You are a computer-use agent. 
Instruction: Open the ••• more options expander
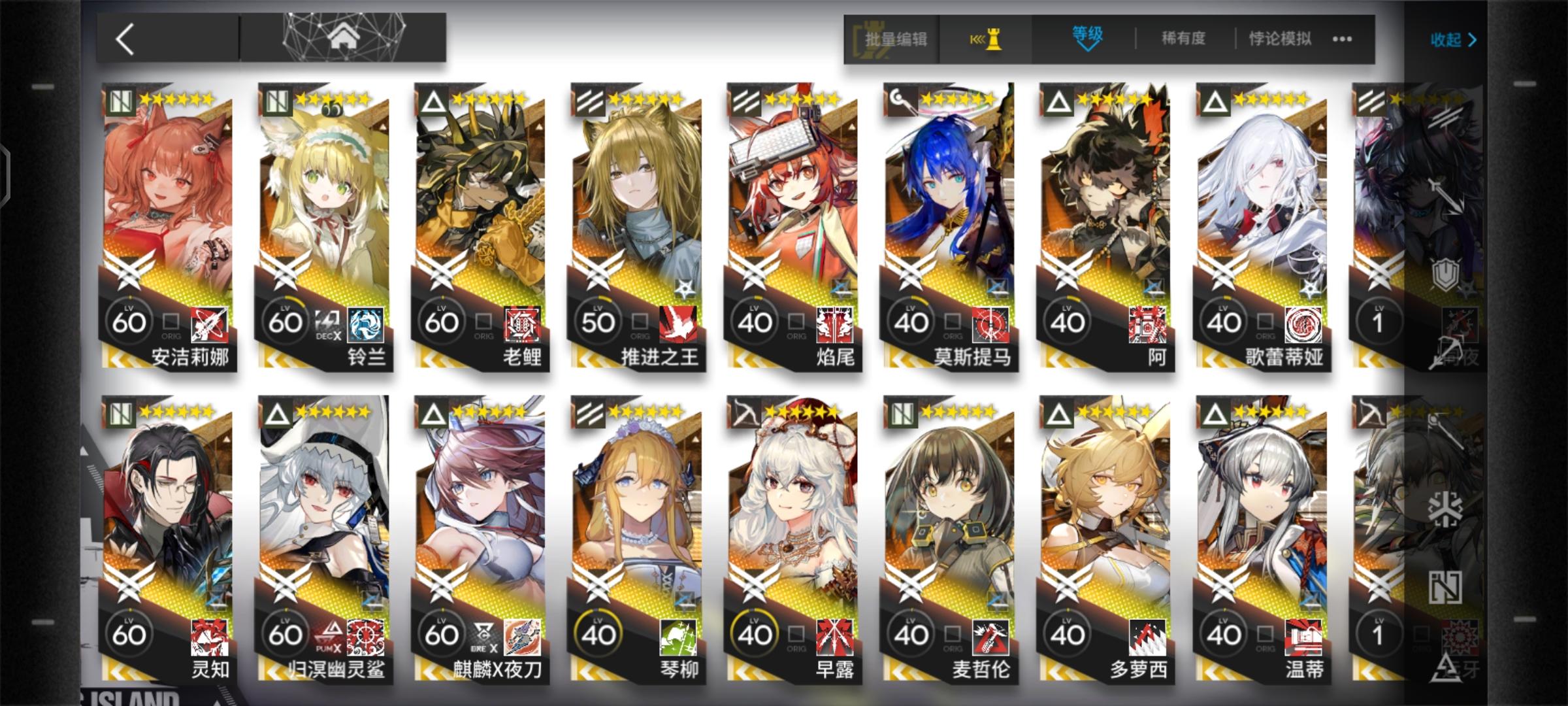point(1340,39)
